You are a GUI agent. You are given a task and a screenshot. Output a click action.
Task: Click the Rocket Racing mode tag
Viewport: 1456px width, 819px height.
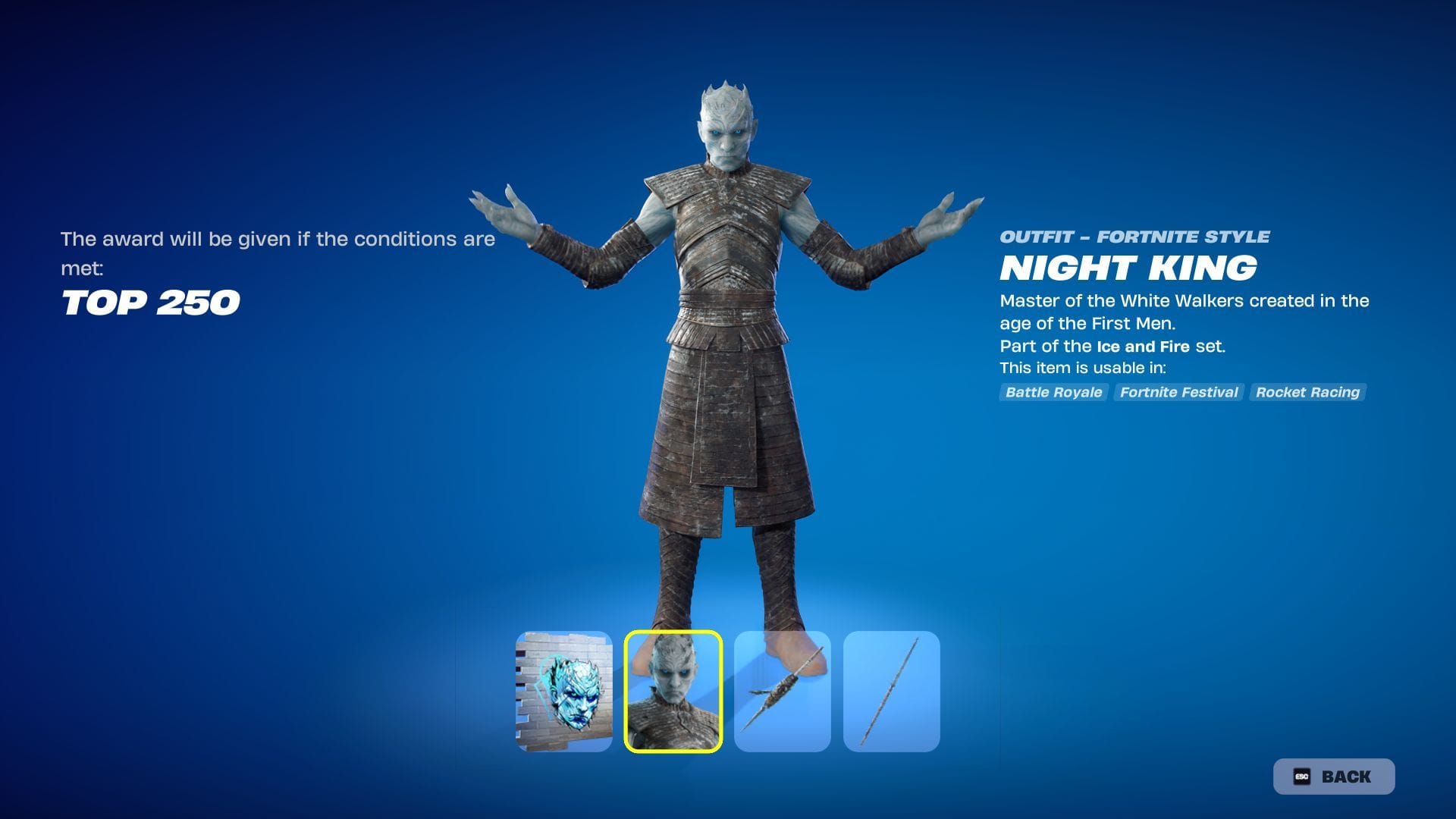click(x=1307, y=392)
